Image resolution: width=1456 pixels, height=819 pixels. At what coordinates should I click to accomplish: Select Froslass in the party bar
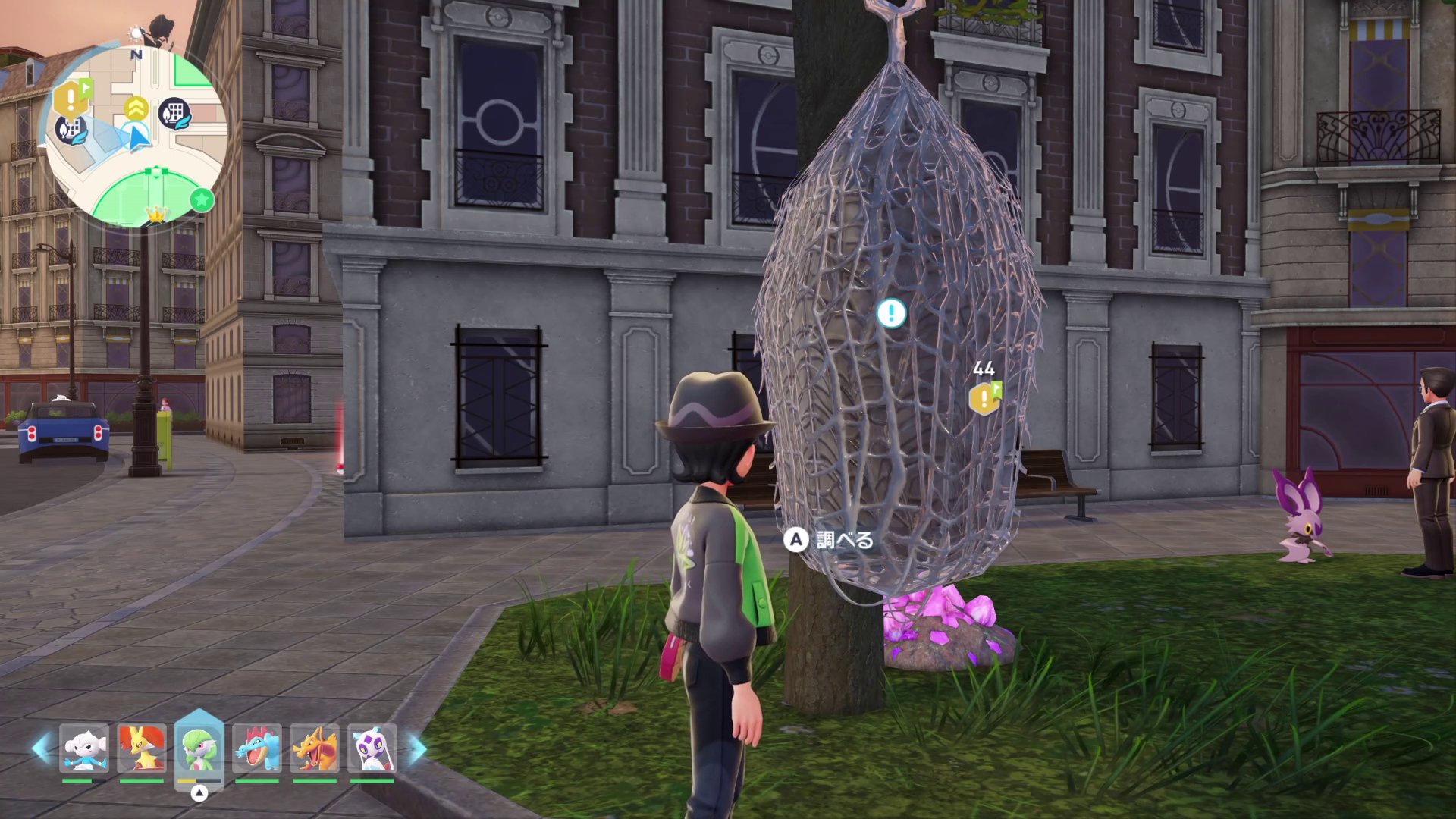(372, 749)
